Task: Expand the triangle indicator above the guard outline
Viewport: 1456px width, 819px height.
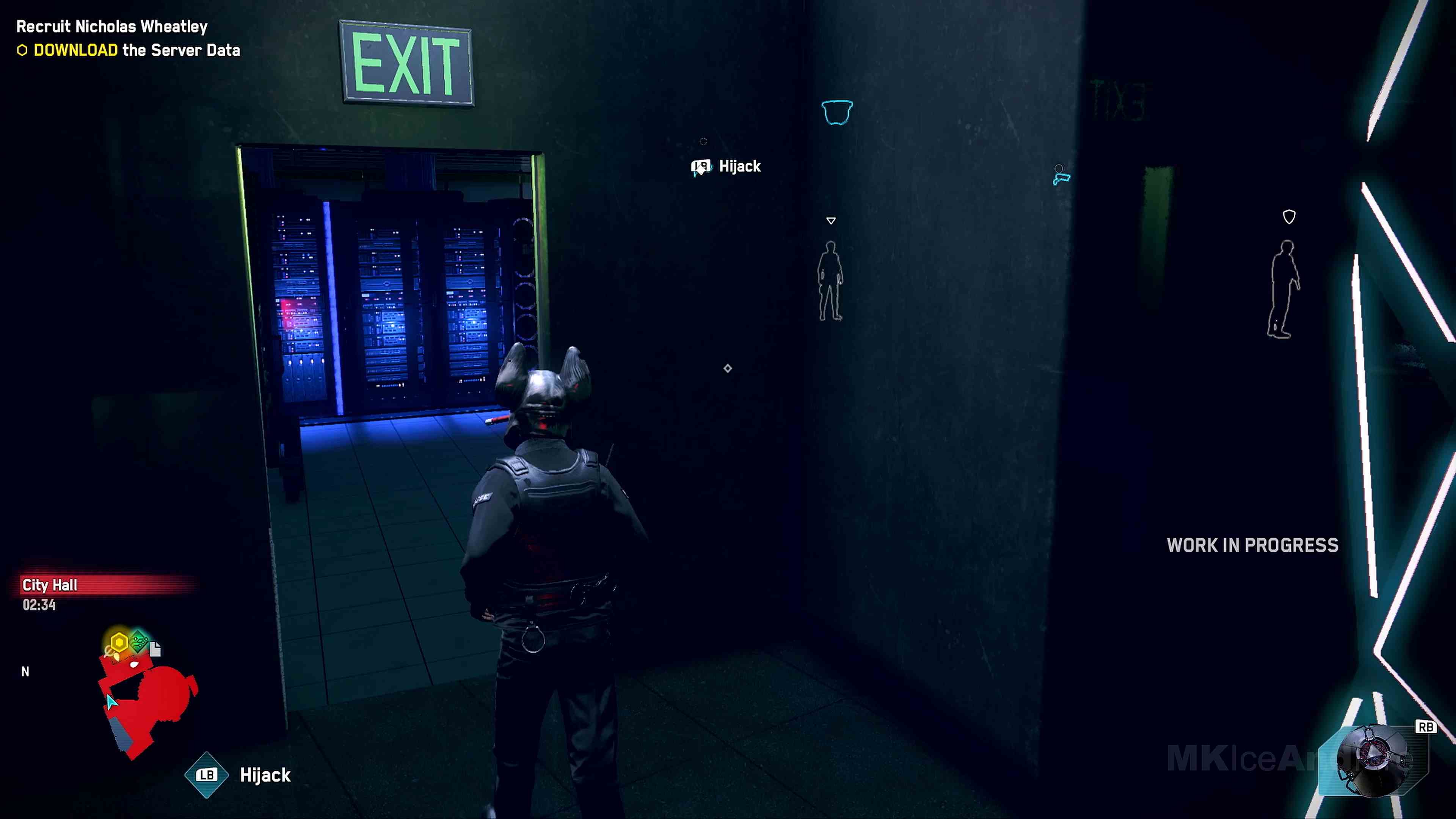Action: tap(831, 220)
